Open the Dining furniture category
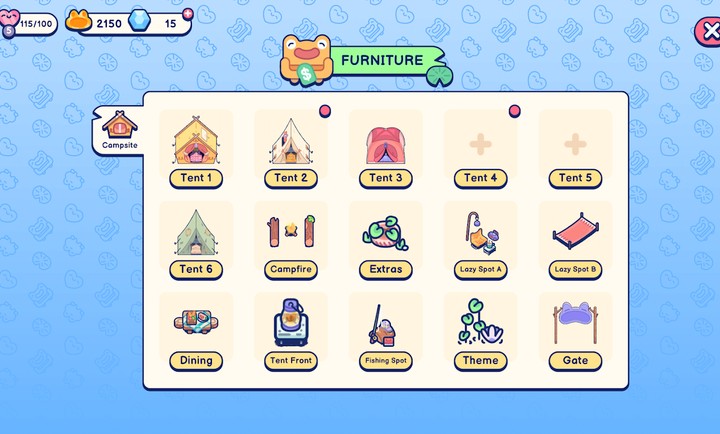Viewport: 720px width, 434px height. coord(196,331)
